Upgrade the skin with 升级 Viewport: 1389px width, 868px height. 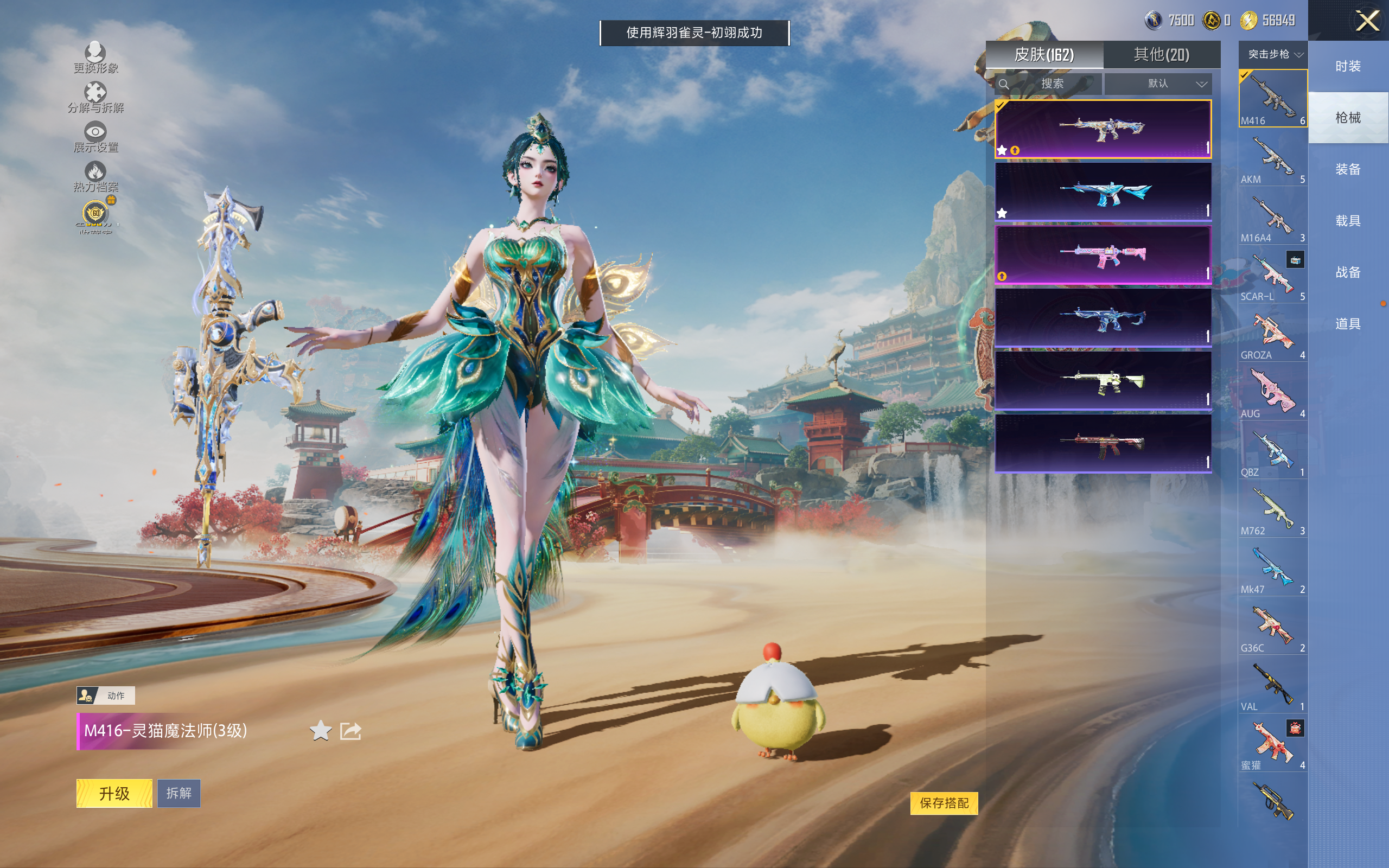click(114, 793)
